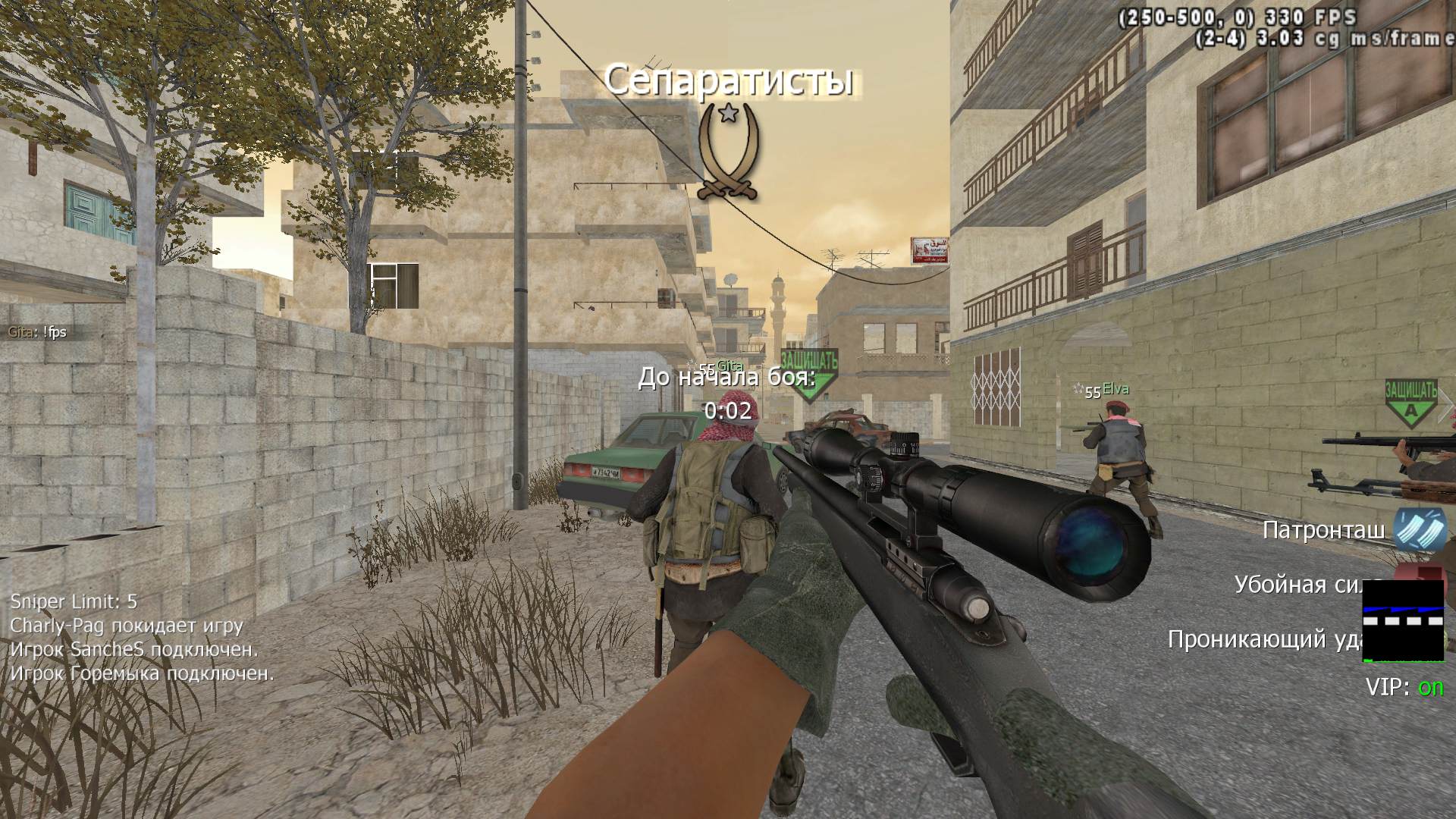Image resolution: width=1456 pixels, height=819 pixels.
Task: Click the lagometer graph box
Action: click(1403, 620)
